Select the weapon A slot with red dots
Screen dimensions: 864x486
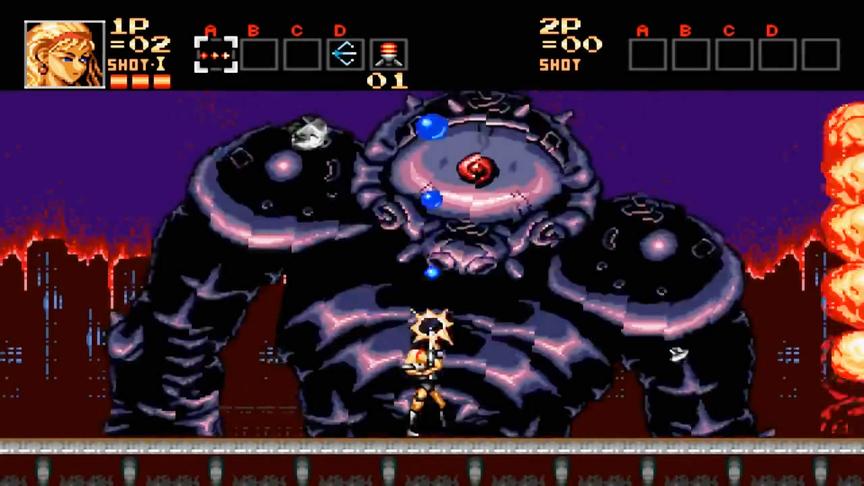pos(216,54)
